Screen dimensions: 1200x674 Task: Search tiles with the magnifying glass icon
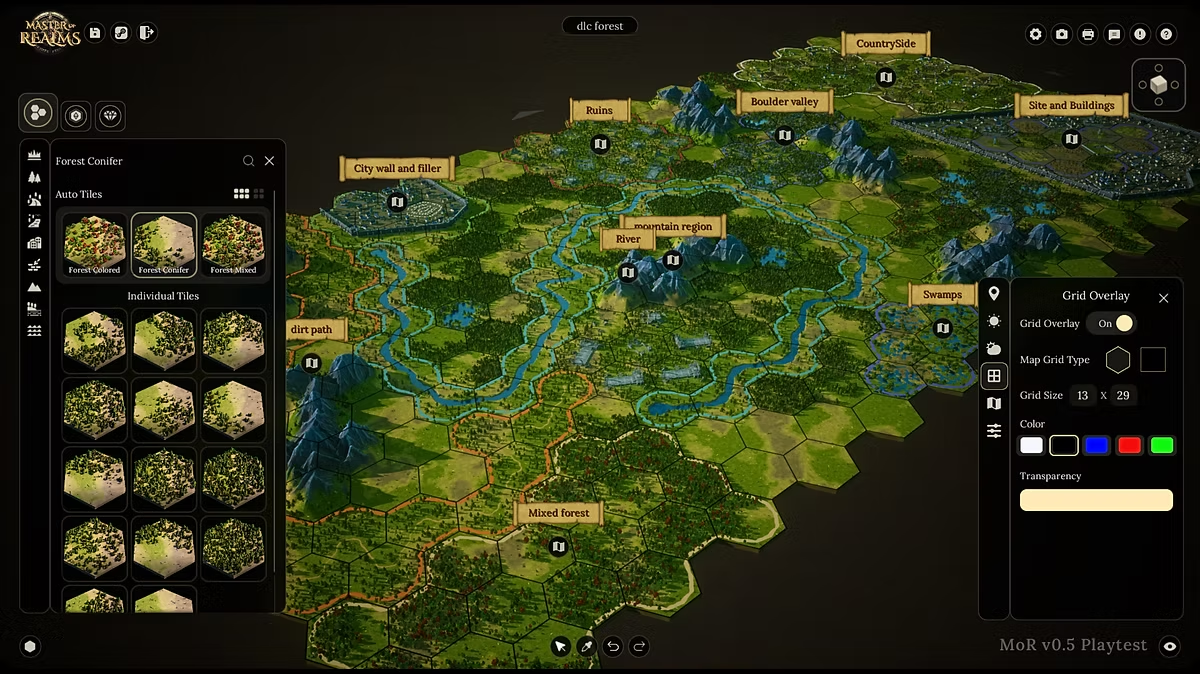coord(248,161)
